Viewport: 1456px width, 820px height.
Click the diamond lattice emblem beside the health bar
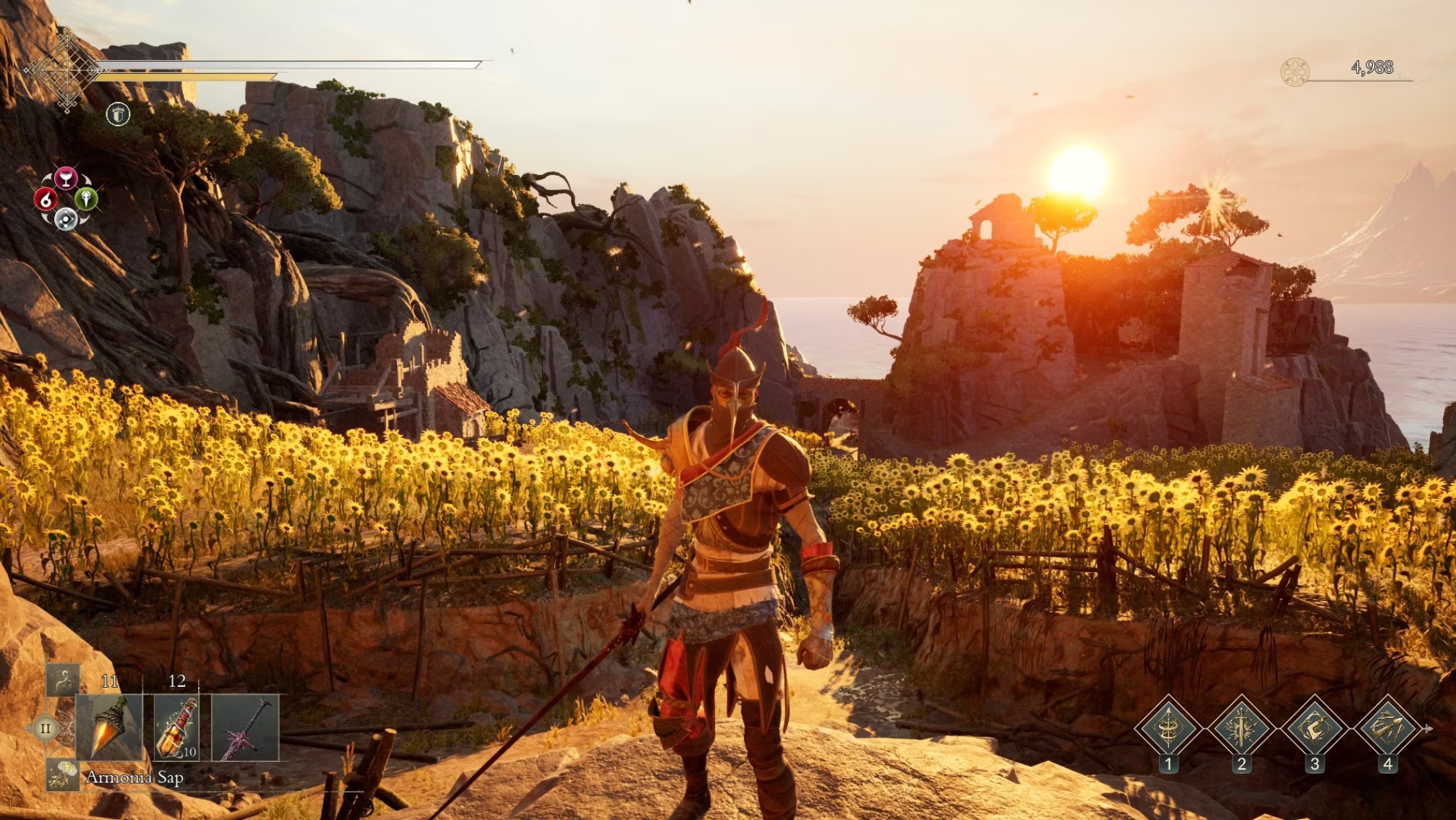click(66, 70)
